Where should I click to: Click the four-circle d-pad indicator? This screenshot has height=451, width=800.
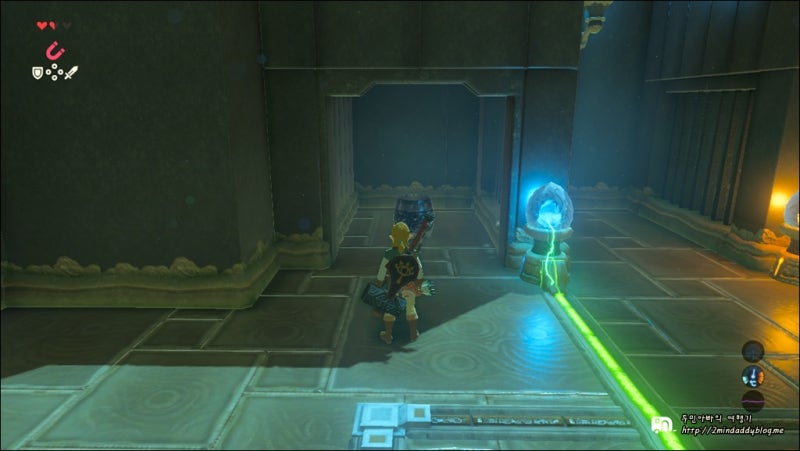pos(54,72)
